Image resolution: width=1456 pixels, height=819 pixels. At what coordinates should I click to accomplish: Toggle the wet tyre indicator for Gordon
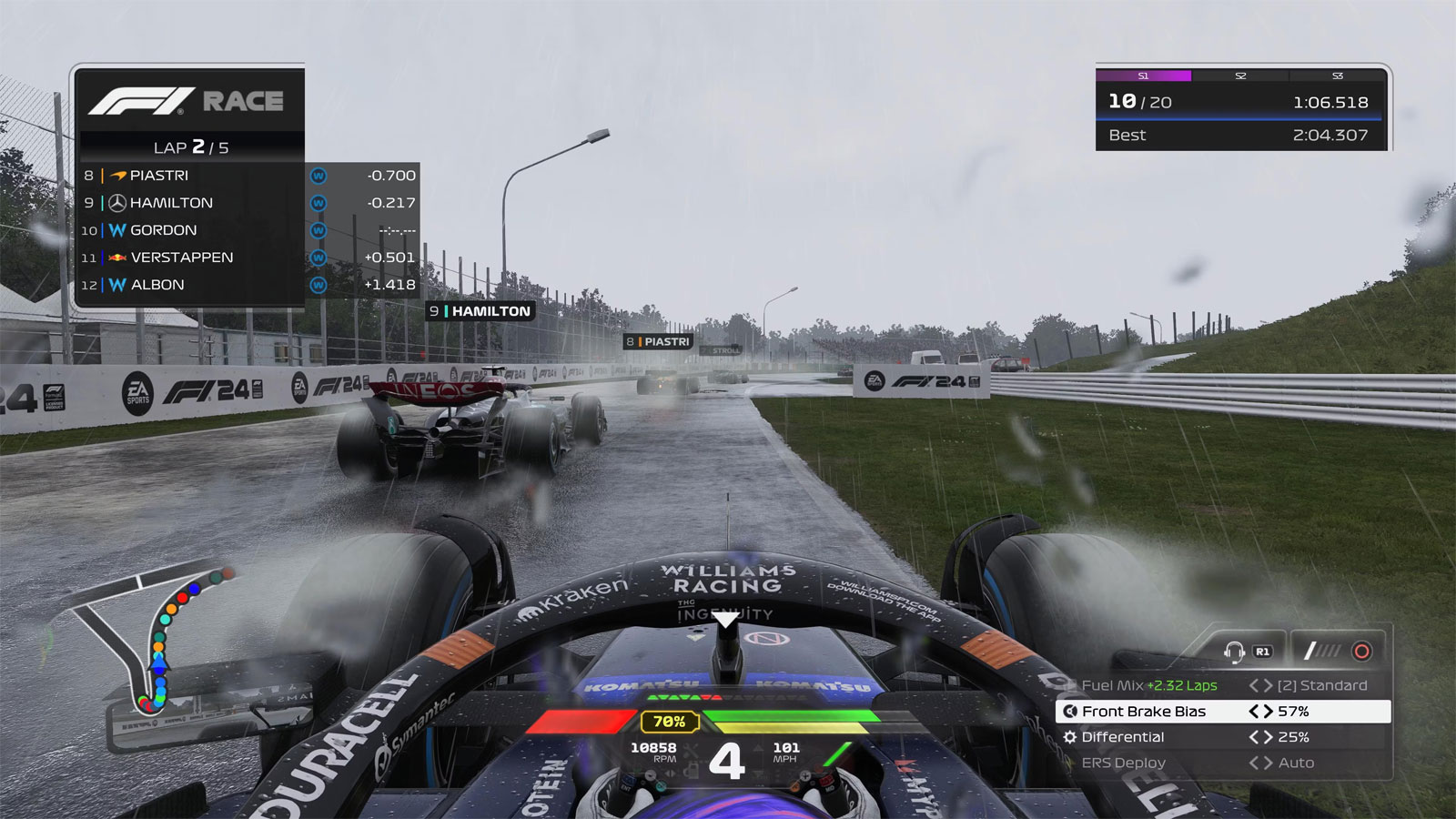[318, 231]
